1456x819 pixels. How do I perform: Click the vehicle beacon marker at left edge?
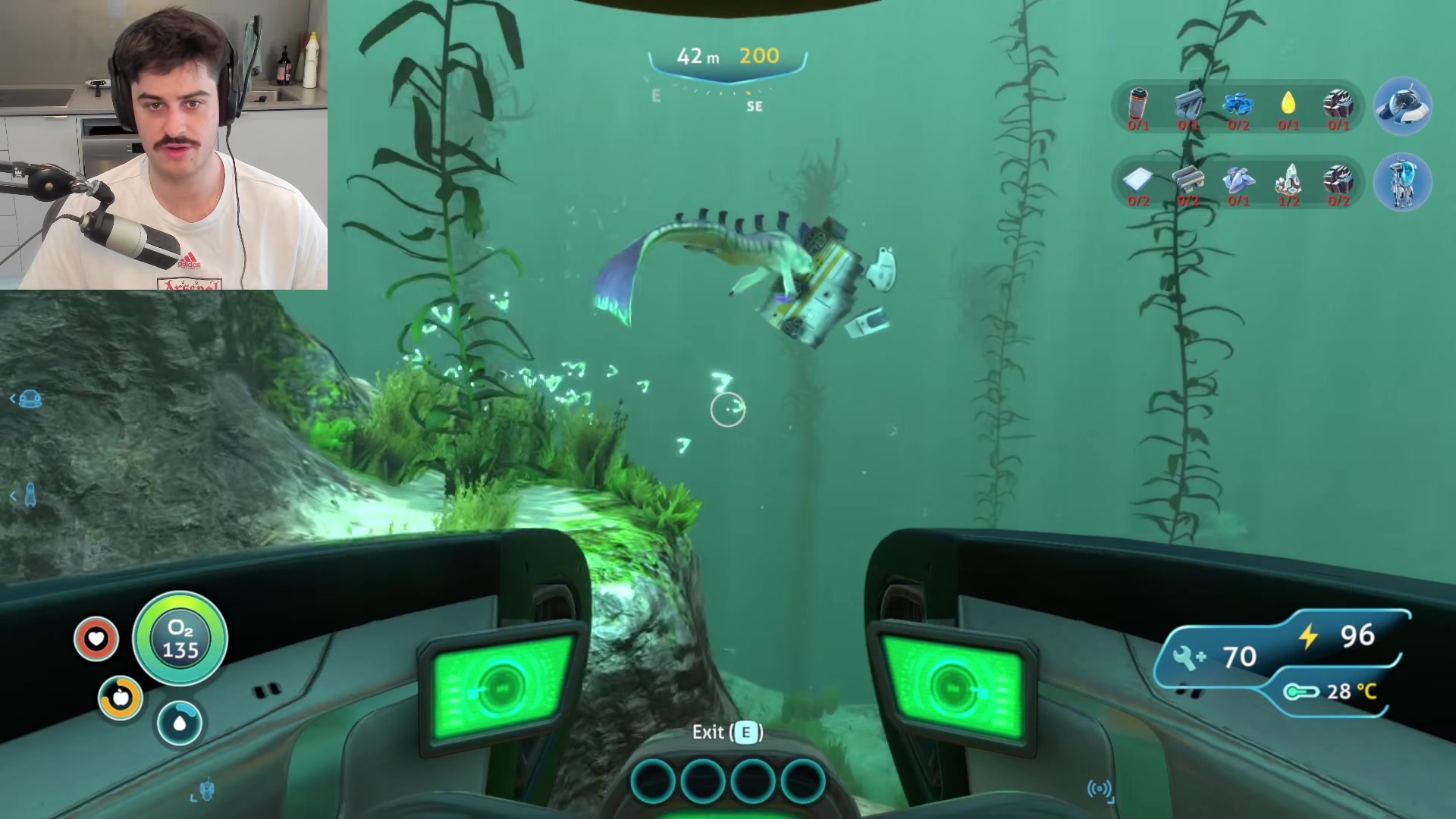tap(30, 398)
